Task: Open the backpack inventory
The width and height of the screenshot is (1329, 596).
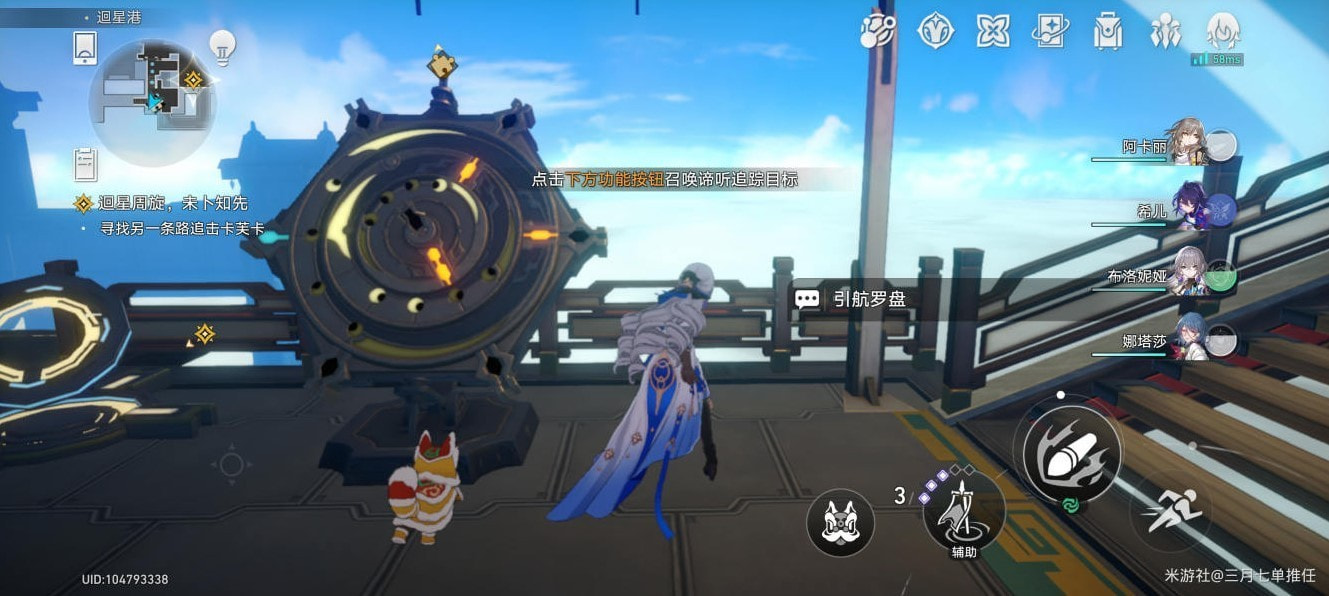Action: point(1107,31)
